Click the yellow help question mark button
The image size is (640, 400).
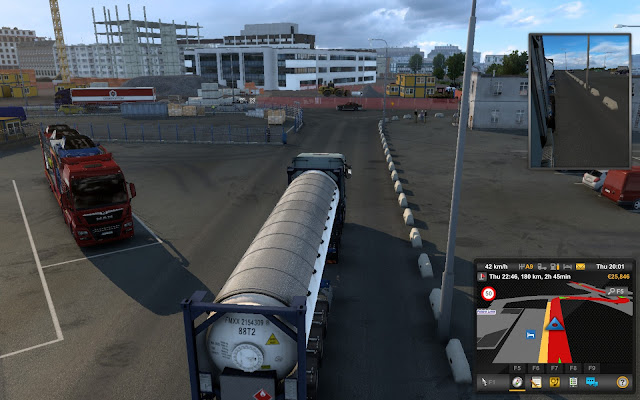click(x=622, y=381)
